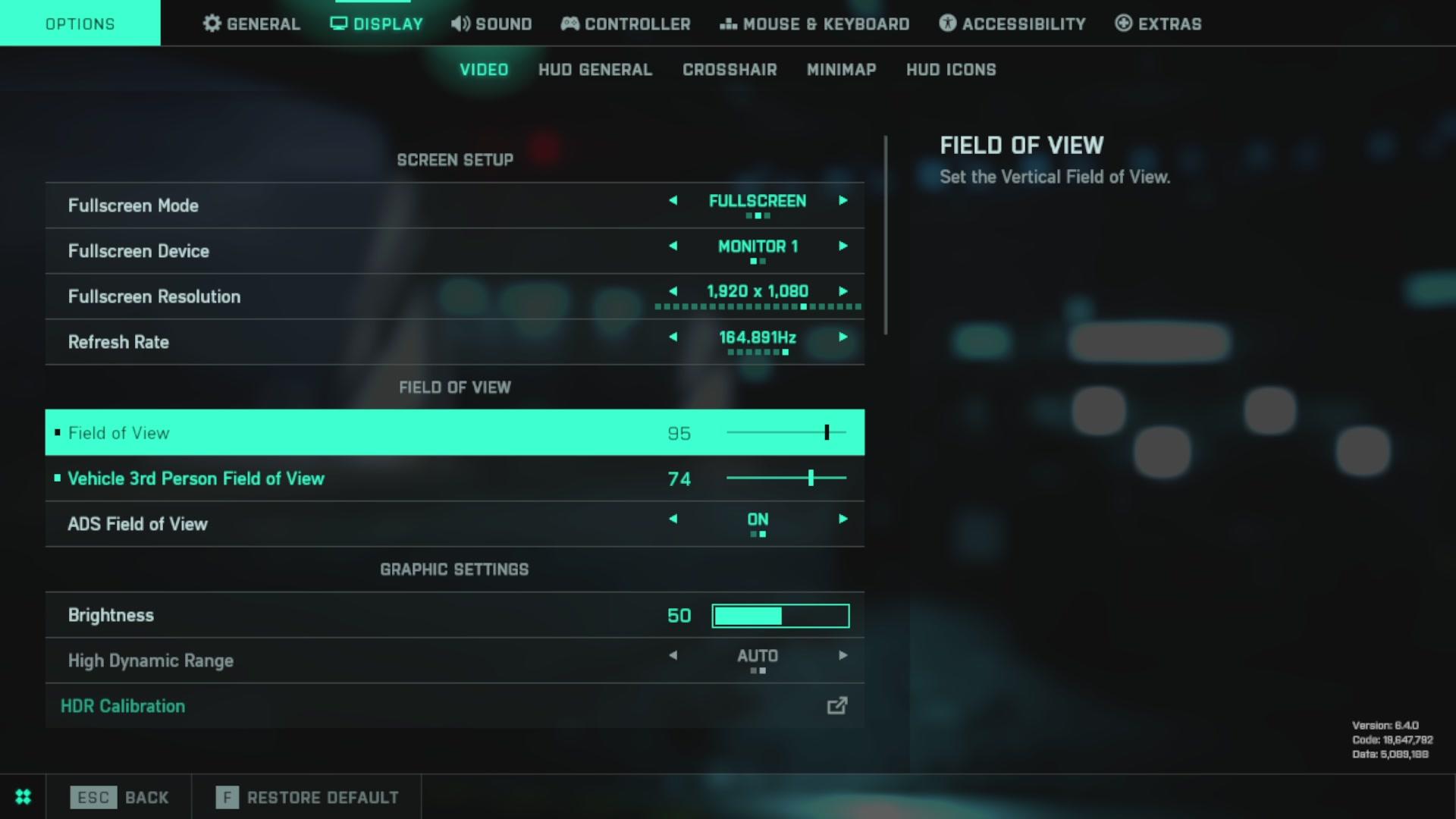Open the Crosshair sub-tab
This screenshot has height=819, width=1456.
click(730, 70)
